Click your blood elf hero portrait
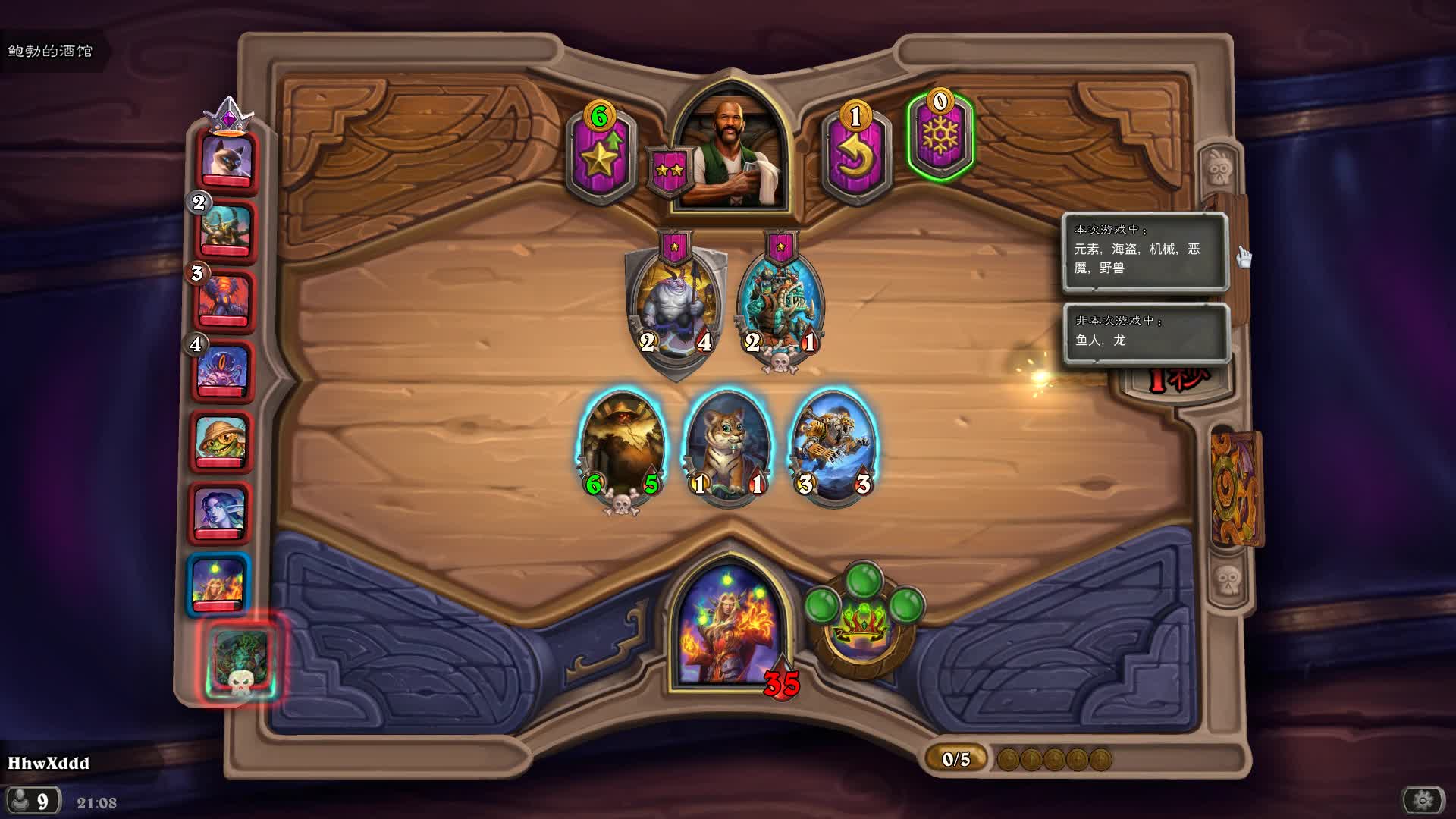 (x=729, y=631)
